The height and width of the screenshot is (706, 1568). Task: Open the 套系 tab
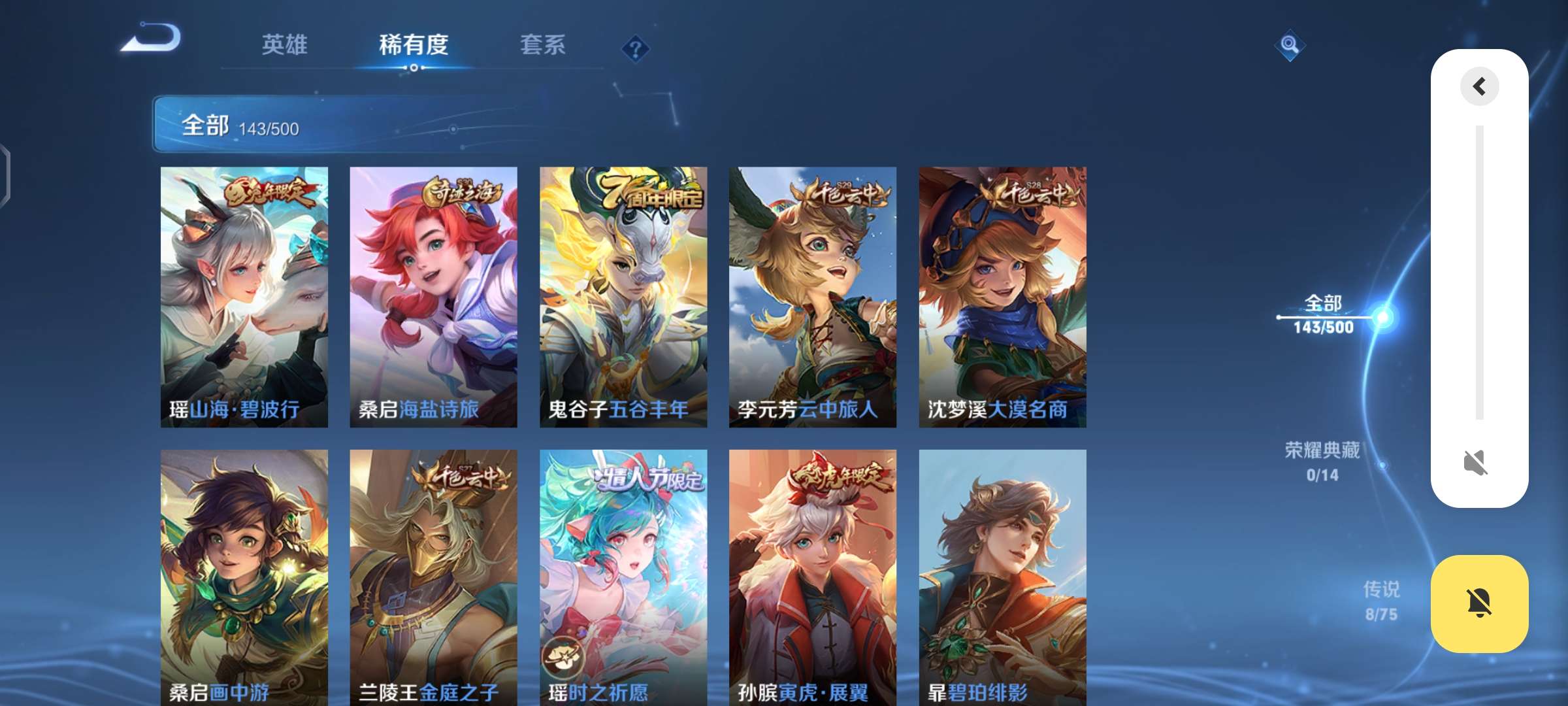542,46
